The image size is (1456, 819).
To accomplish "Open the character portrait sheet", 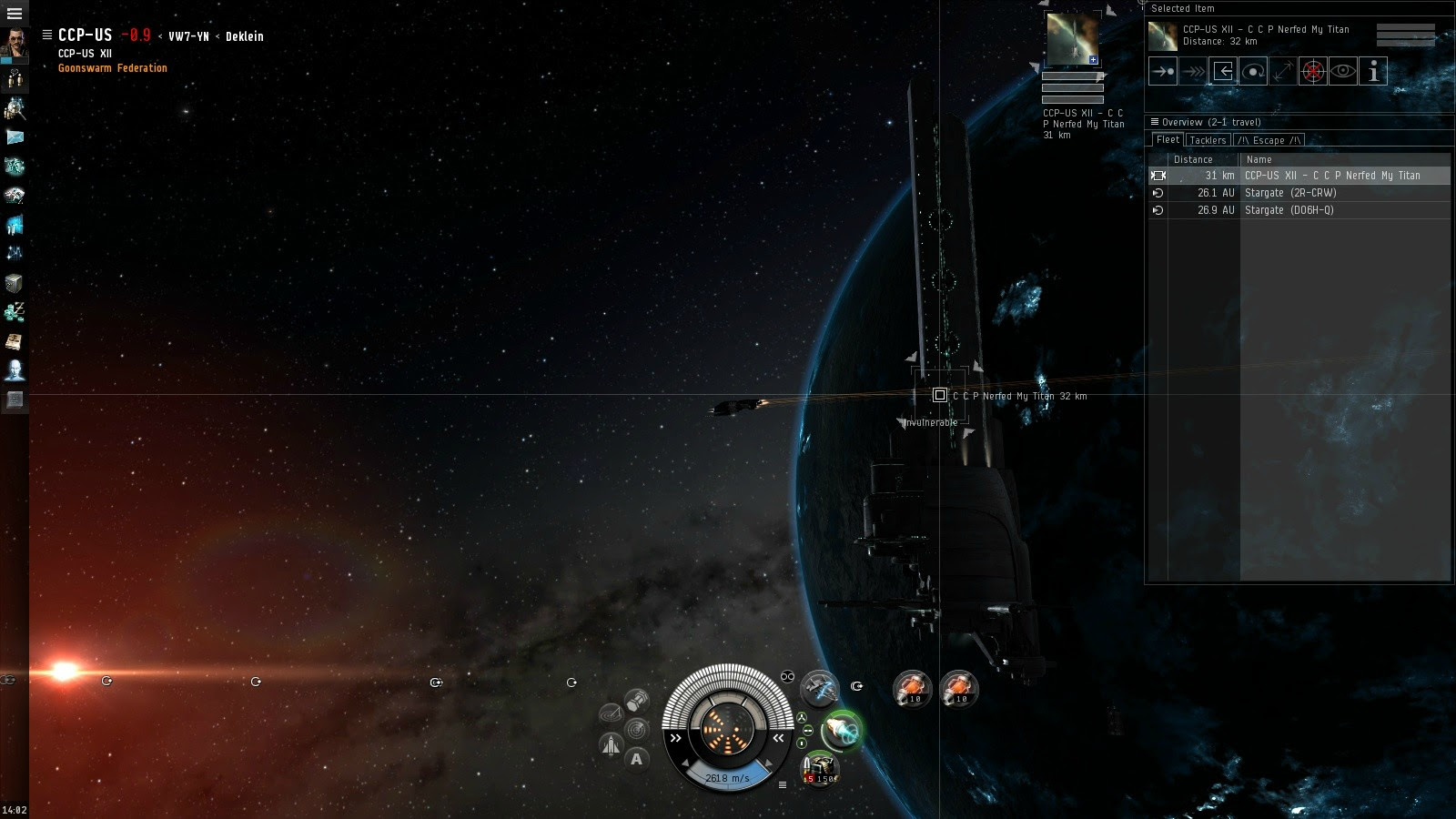I will point(15,45).
